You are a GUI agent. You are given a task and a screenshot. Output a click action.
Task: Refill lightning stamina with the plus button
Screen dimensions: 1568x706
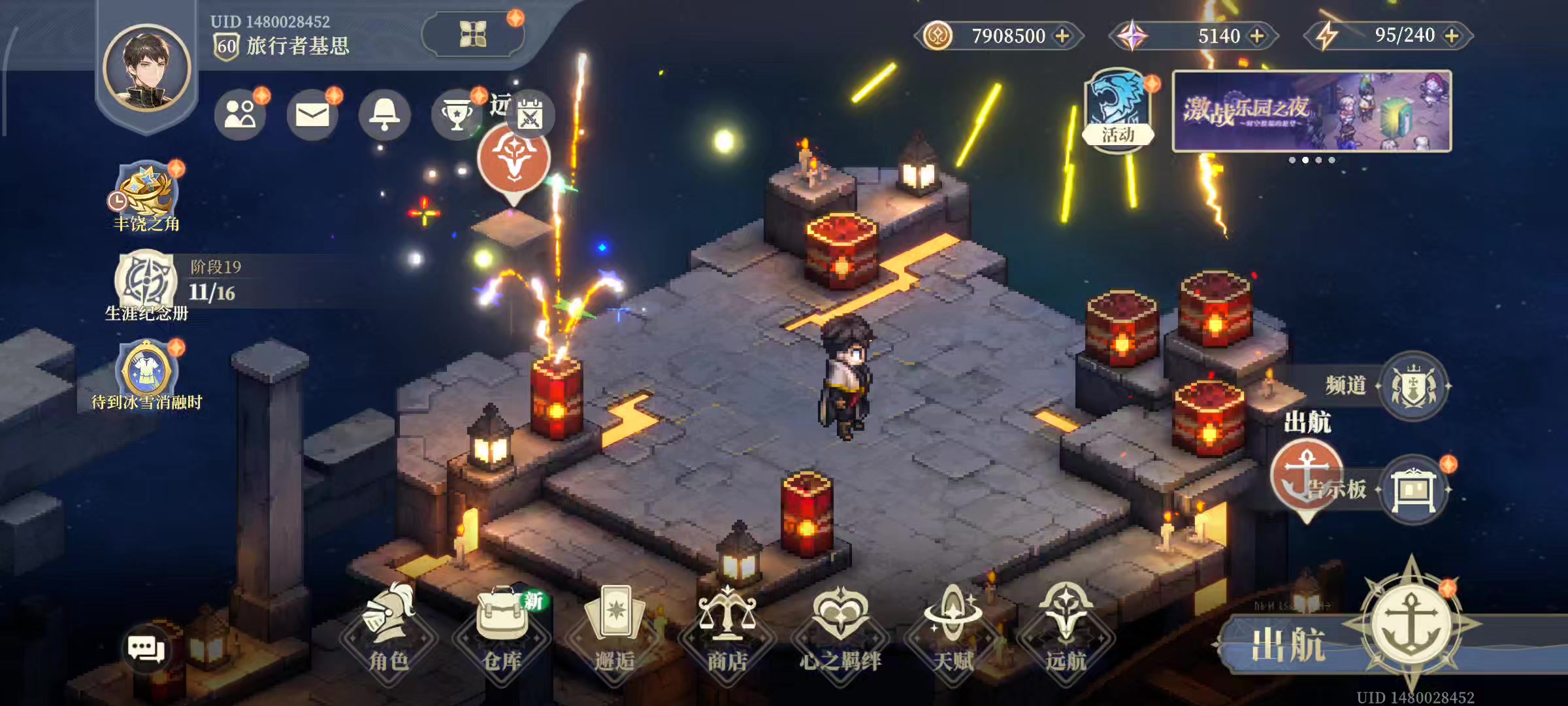[1452, 36]
